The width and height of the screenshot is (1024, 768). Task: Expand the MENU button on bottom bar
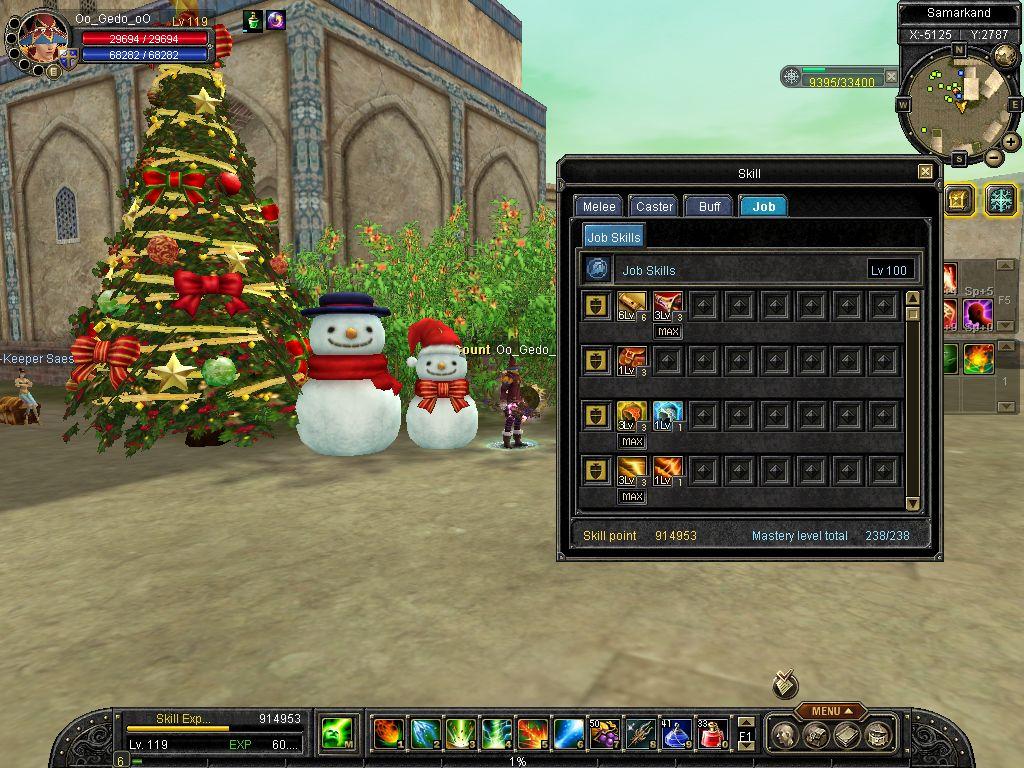pyautogui.click(x=830, y=711)
